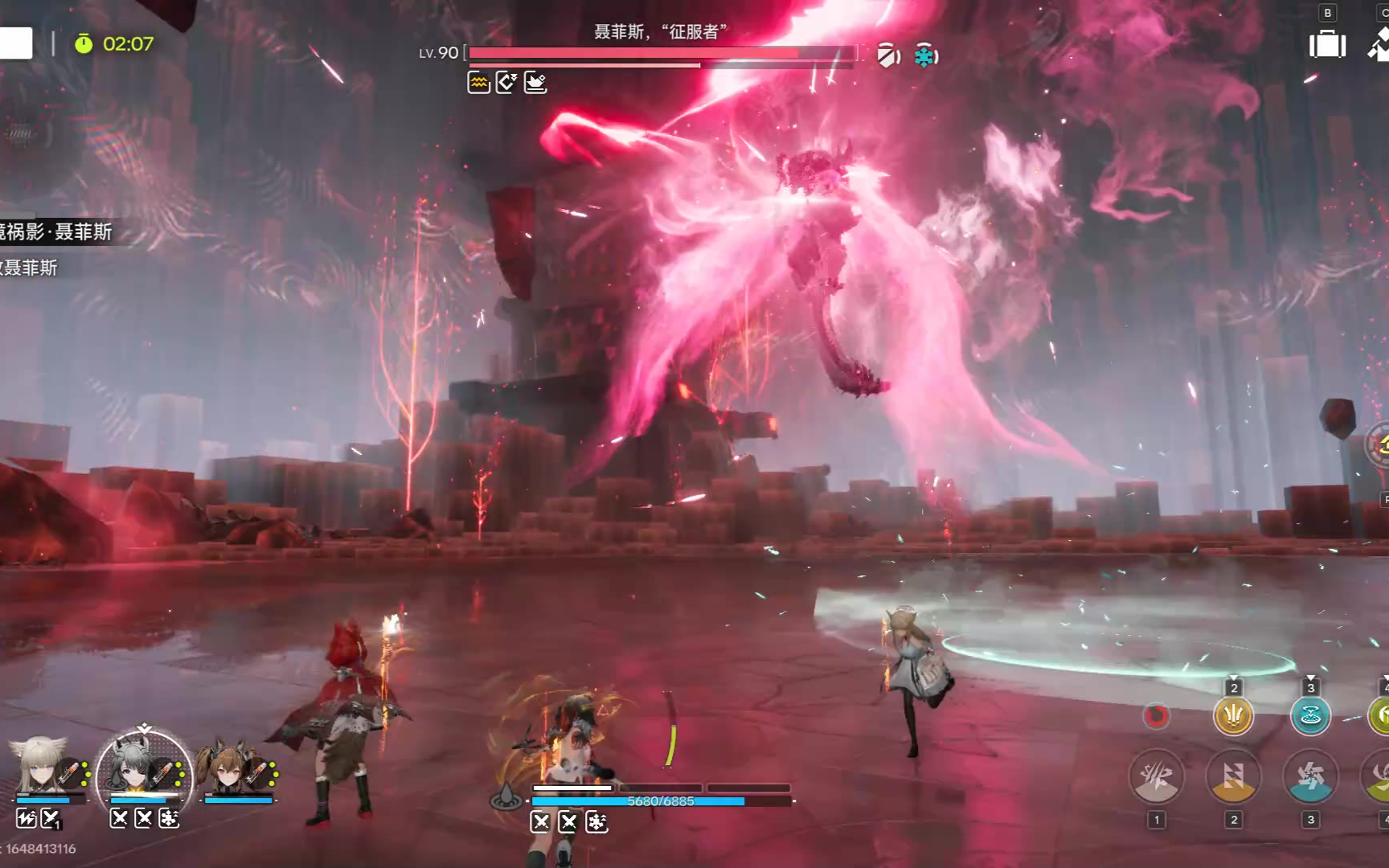Screen dimensions: 1389x868
Task: Use the teal pinwheel battle skill
Action: [x=1310, y=776]
